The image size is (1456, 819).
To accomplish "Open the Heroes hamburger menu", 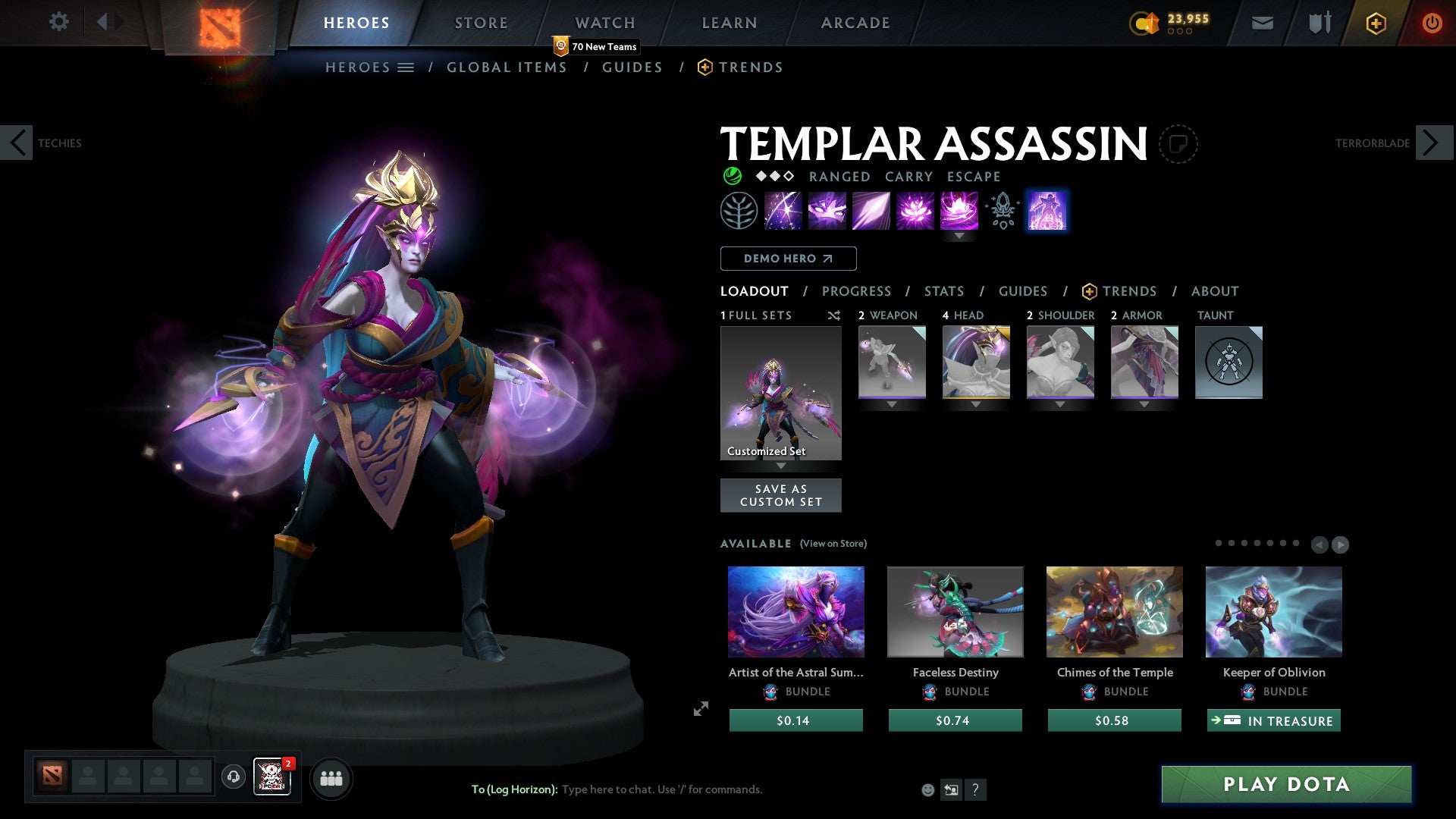I will click(x=406, y=67).
